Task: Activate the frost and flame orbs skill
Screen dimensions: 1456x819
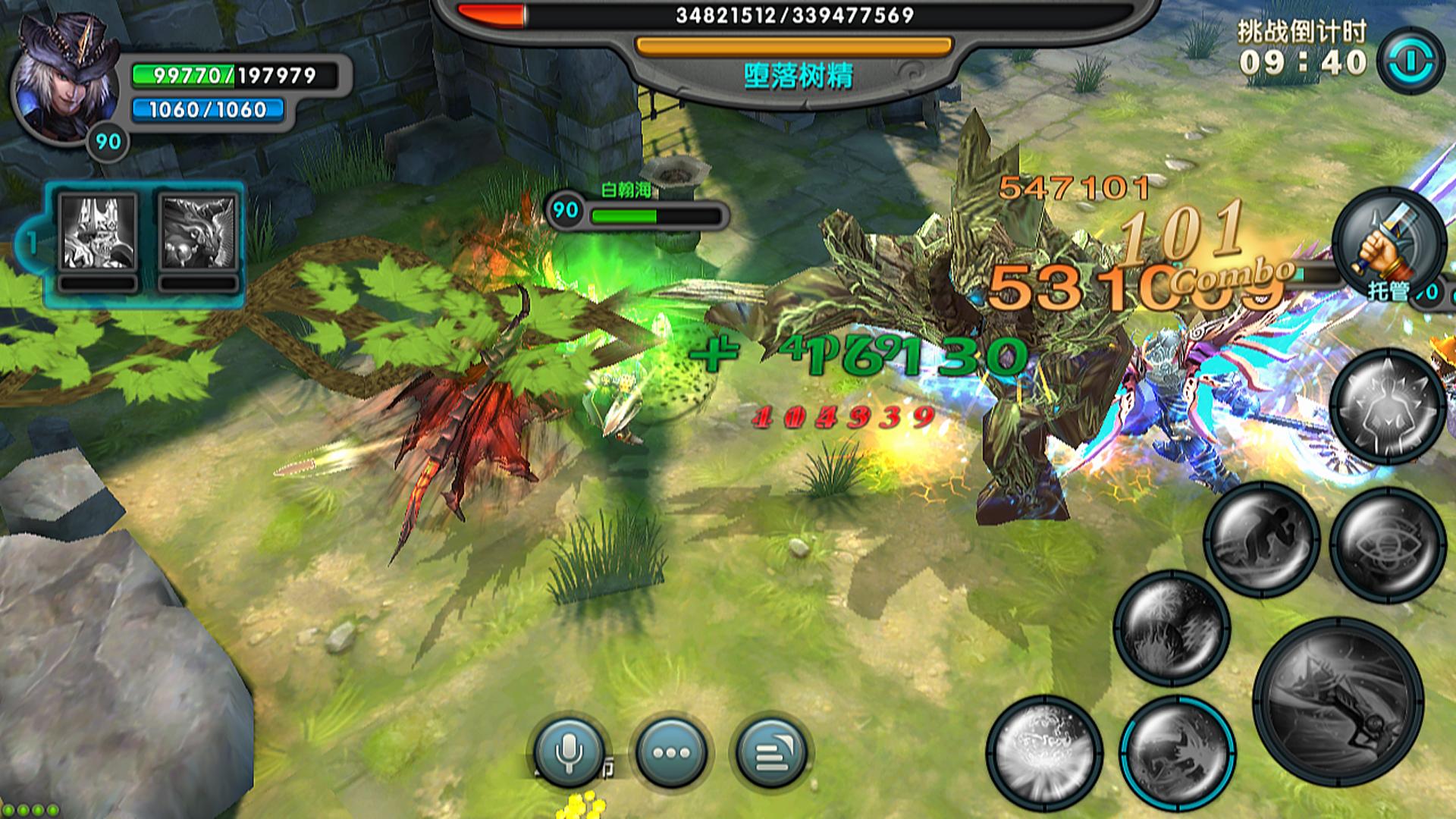Action: point(1172,629)
